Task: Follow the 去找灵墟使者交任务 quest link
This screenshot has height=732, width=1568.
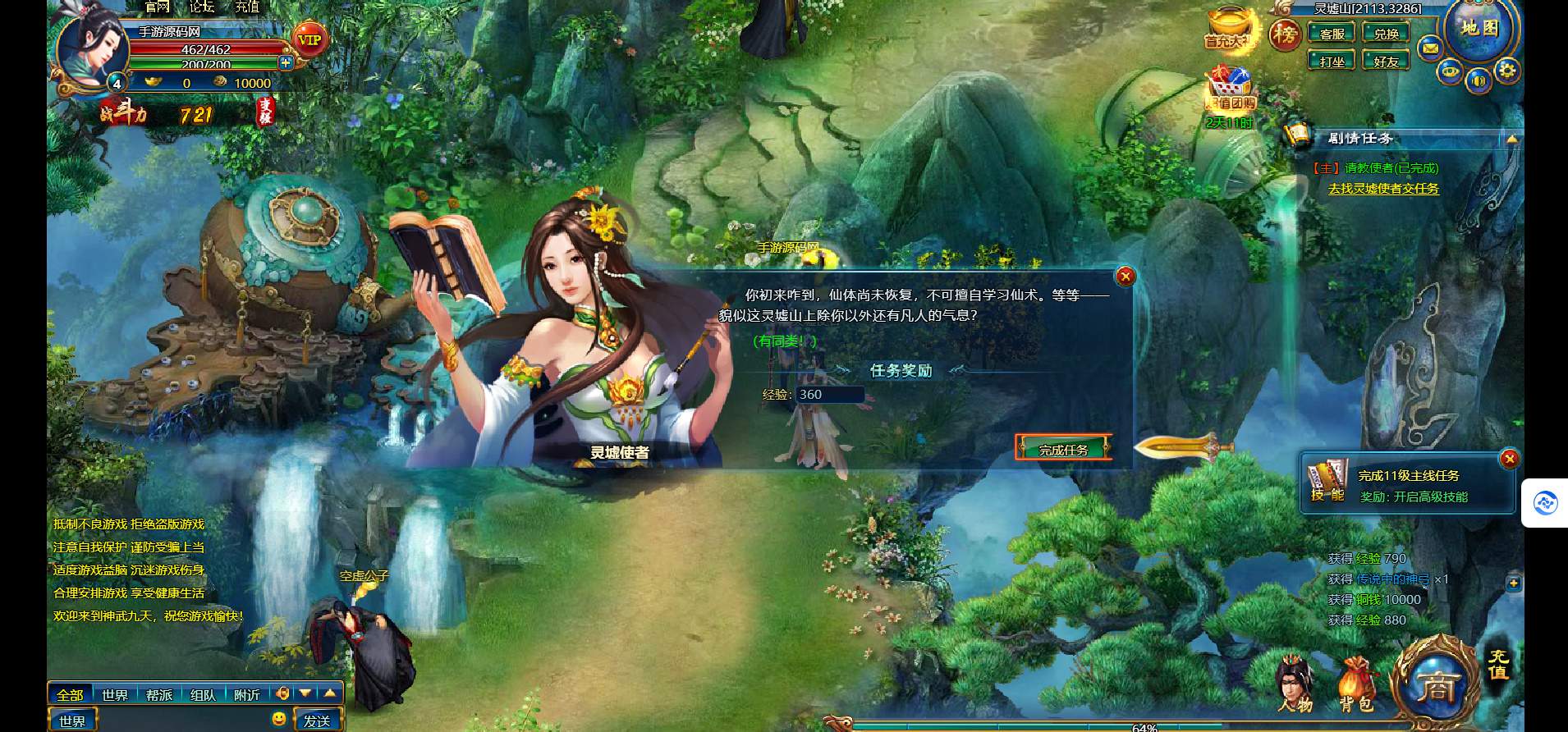Action: [1383, 189]
